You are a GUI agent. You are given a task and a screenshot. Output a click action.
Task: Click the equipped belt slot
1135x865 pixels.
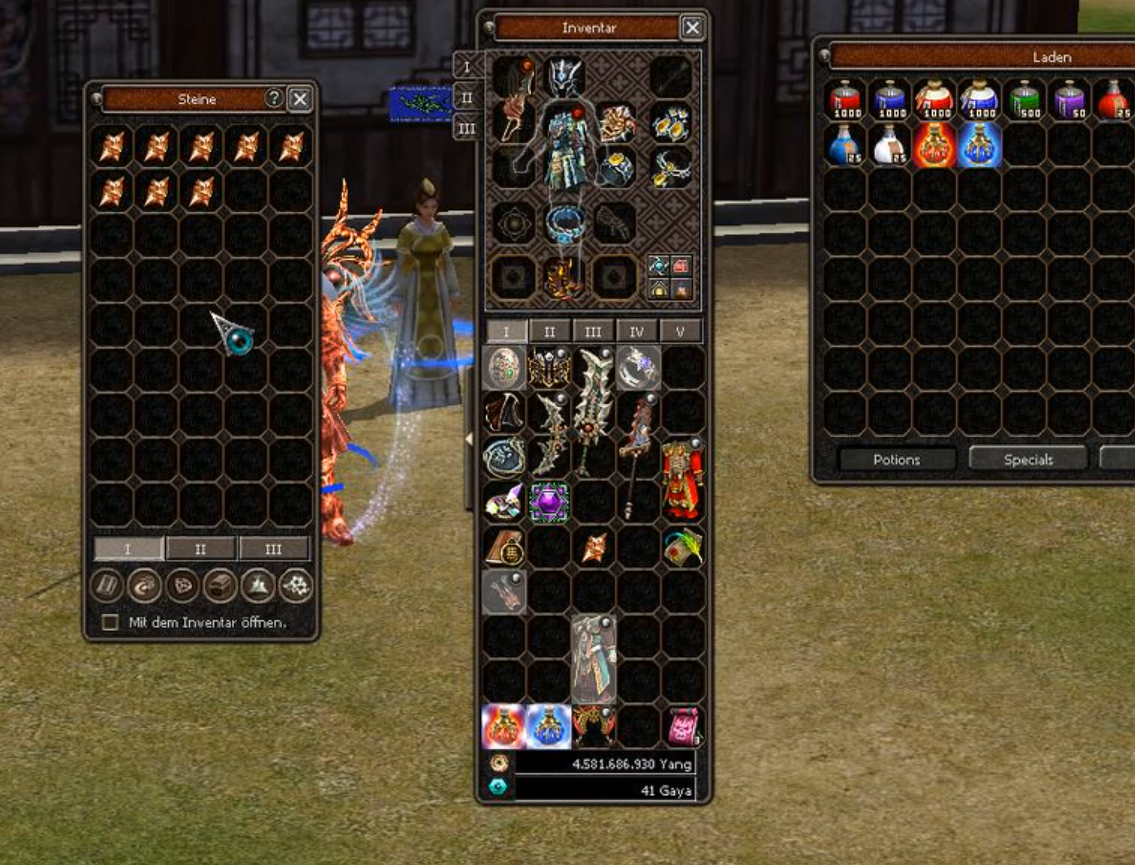(x=565, y=222)
